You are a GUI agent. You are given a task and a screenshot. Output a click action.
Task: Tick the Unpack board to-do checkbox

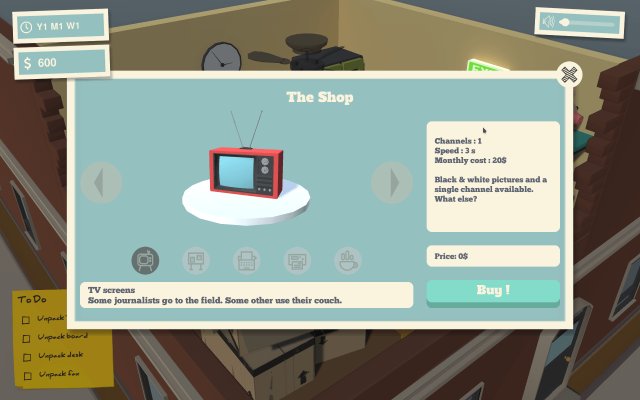[x=26, y=337]
